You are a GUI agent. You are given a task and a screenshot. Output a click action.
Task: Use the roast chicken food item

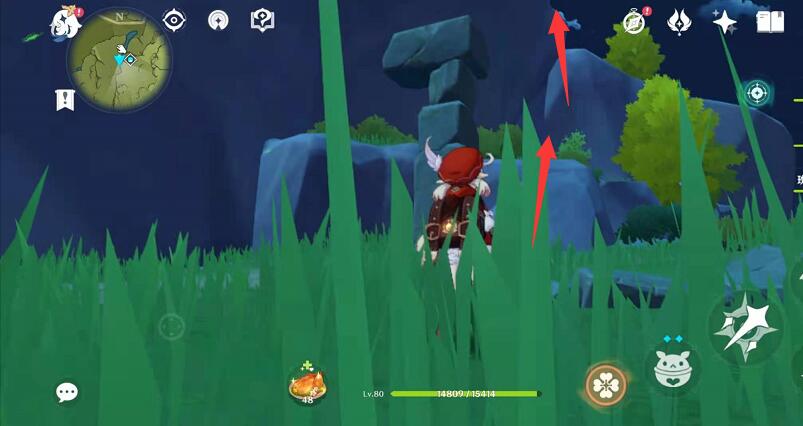coord(307,383)
